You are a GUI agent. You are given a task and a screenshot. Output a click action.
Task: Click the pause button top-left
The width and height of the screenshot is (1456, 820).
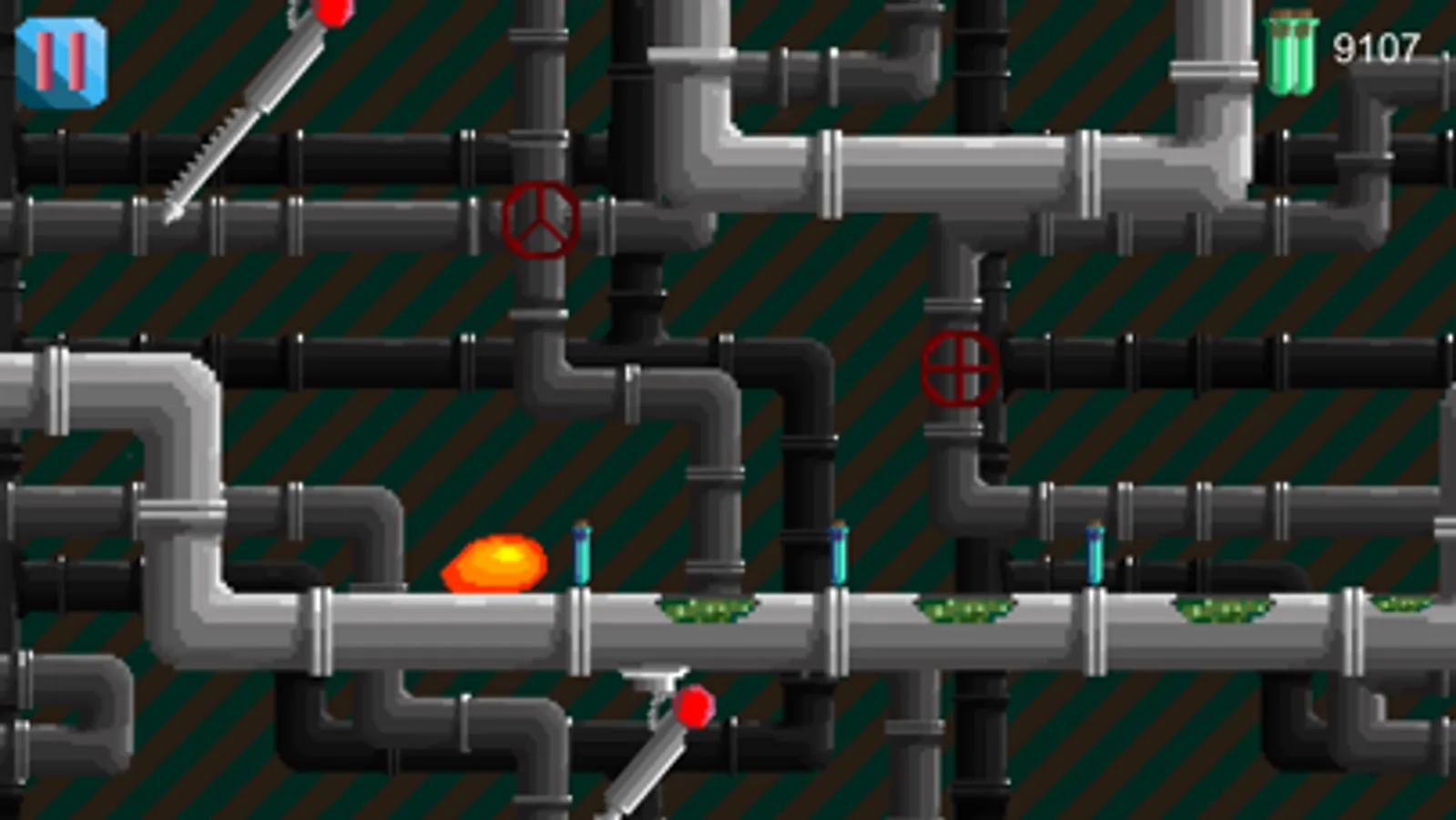(x=60, y=60)
